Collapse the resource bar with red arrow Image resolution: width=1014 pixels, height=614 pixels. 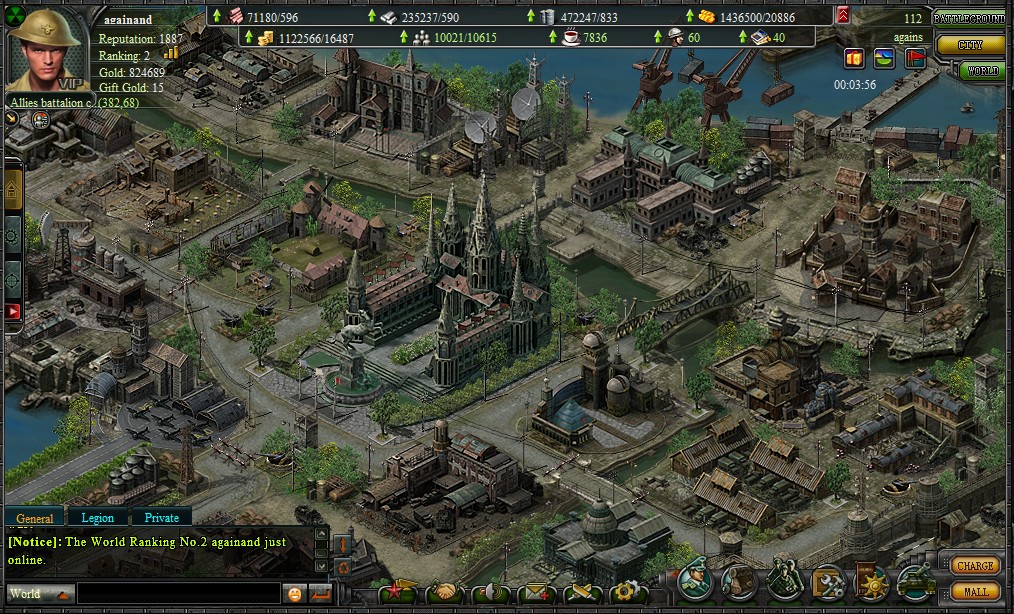843,14
